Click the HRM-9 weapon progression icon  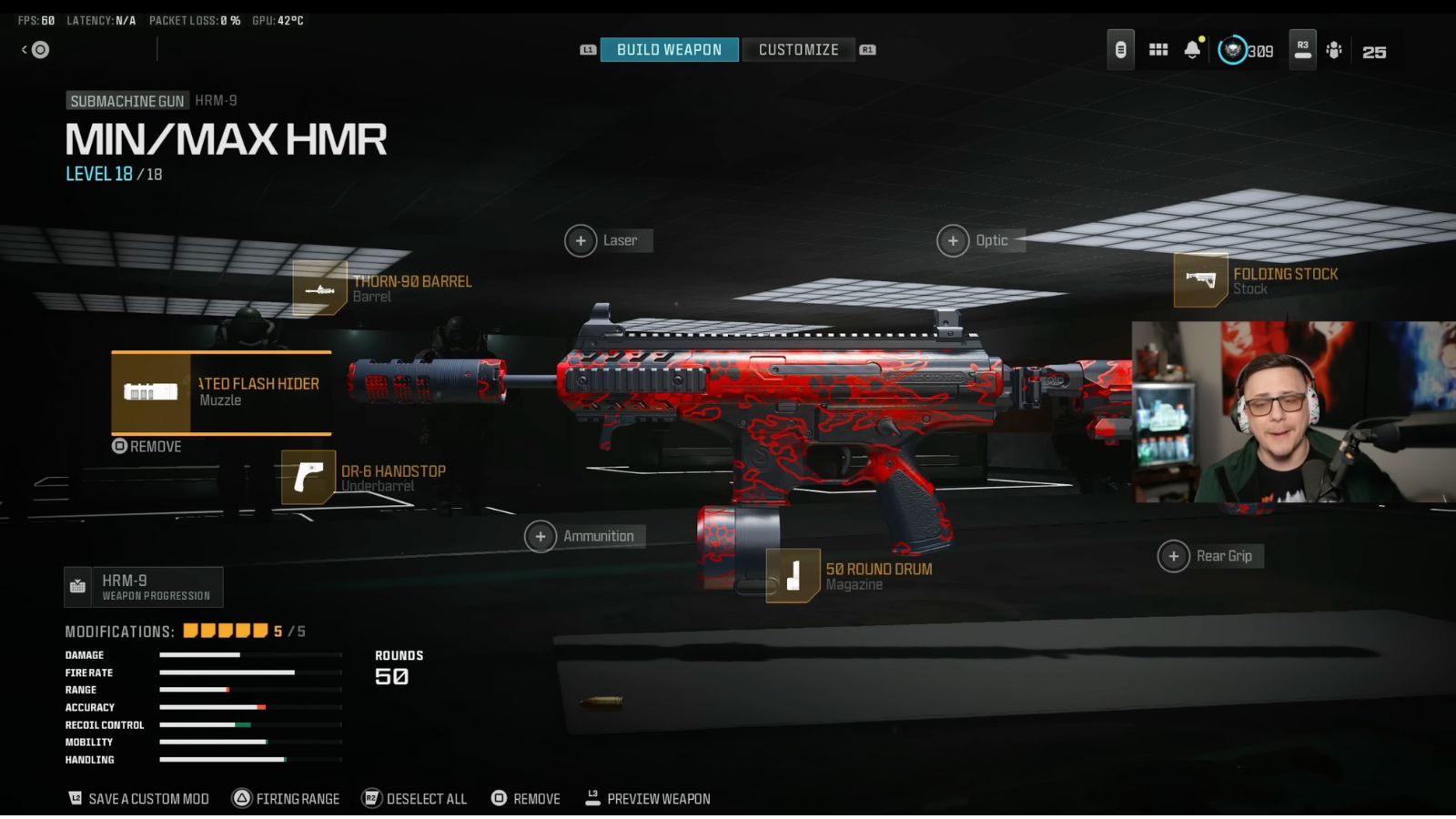coord(77,587)
